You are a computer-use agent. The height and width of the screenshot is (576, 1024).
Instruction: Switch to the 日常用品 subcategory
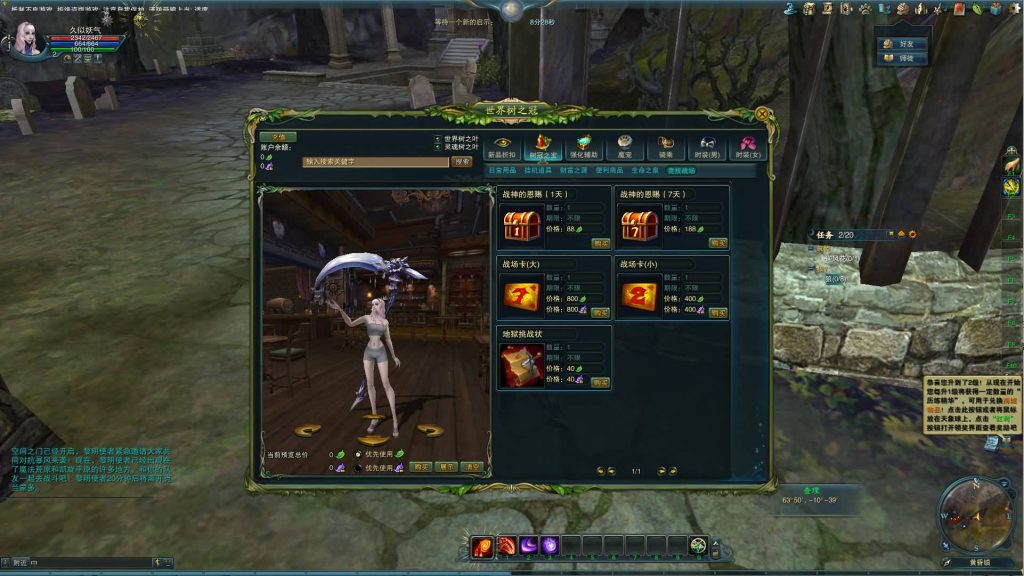[502, 171]
